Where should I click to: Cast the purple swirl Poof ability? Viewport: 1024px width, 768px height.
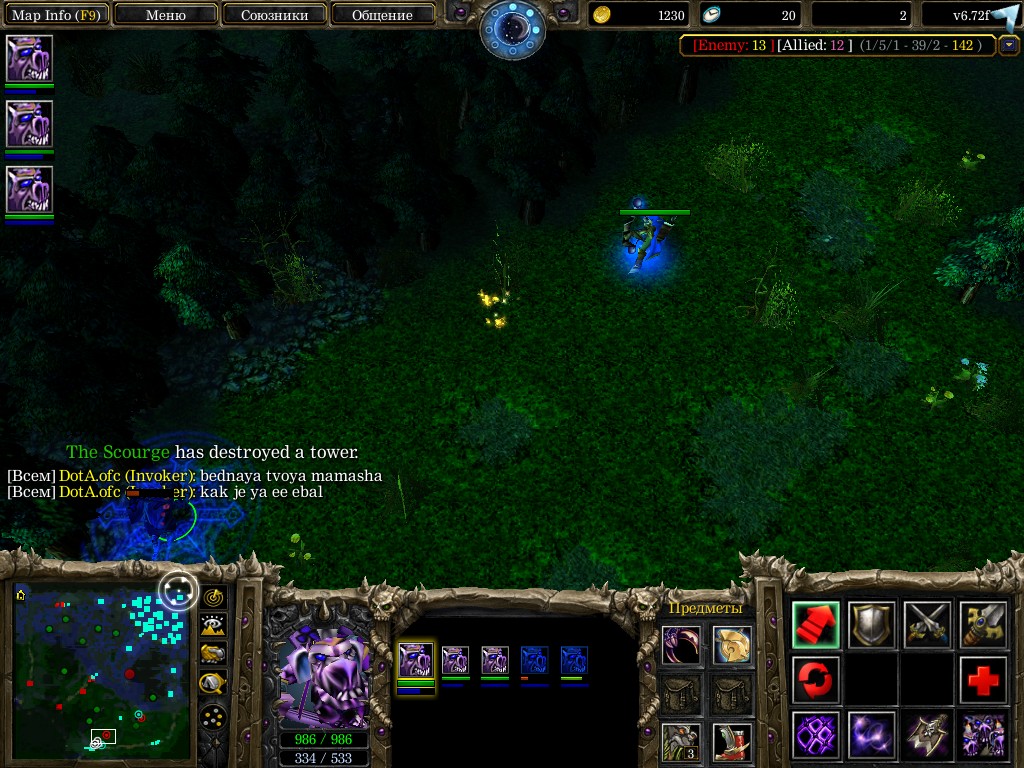tap(872, 735)
